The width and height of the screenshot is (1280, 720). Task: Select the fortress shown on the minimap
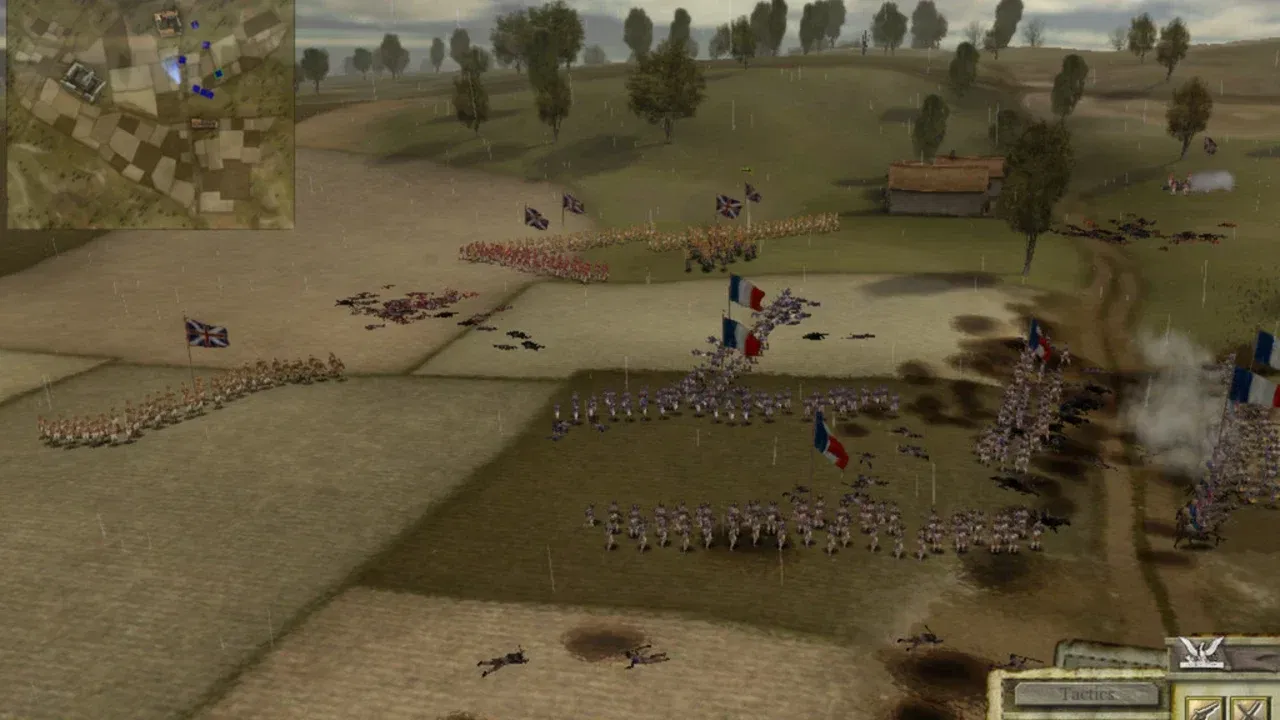click(82, 77)
